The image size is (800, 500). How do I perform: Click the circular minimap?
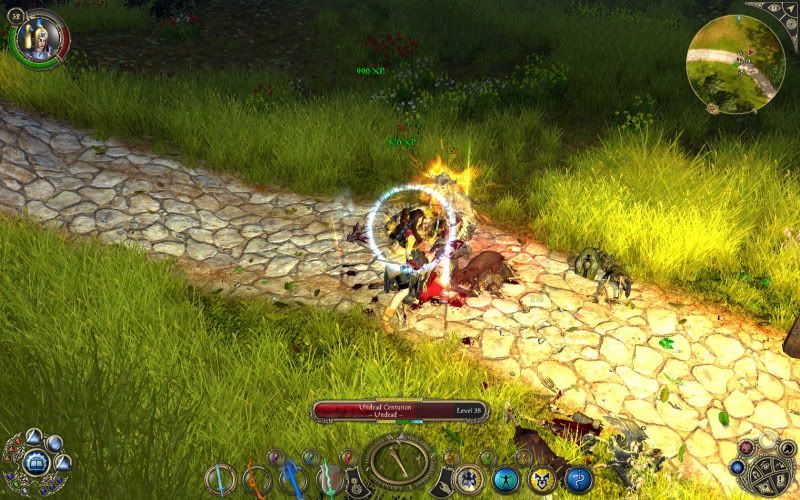(736, 64)
